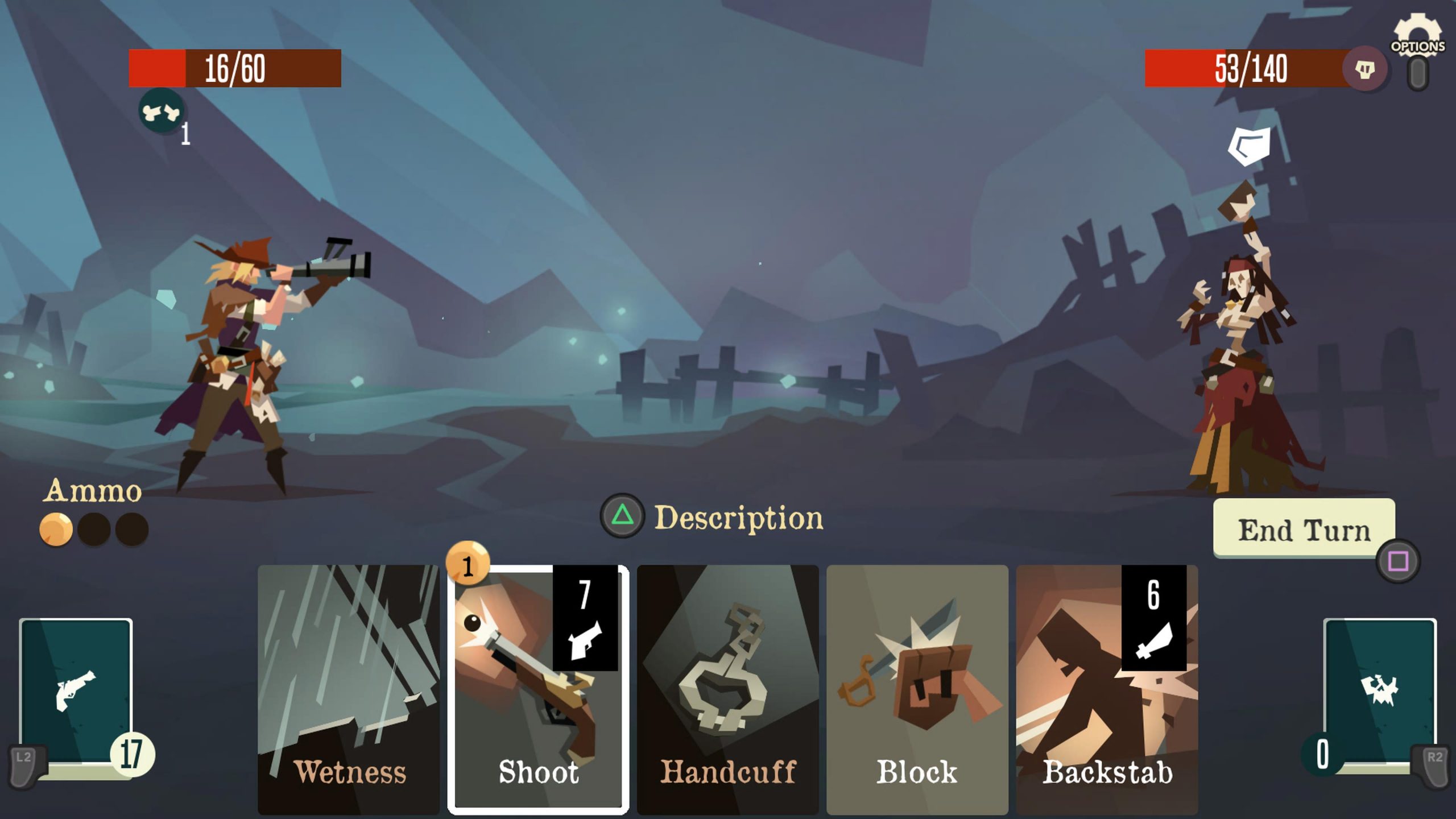The width and height of the screenshot is (1456, 819).
Task: Choose the Handcuff card
Action: pos(727,688)
